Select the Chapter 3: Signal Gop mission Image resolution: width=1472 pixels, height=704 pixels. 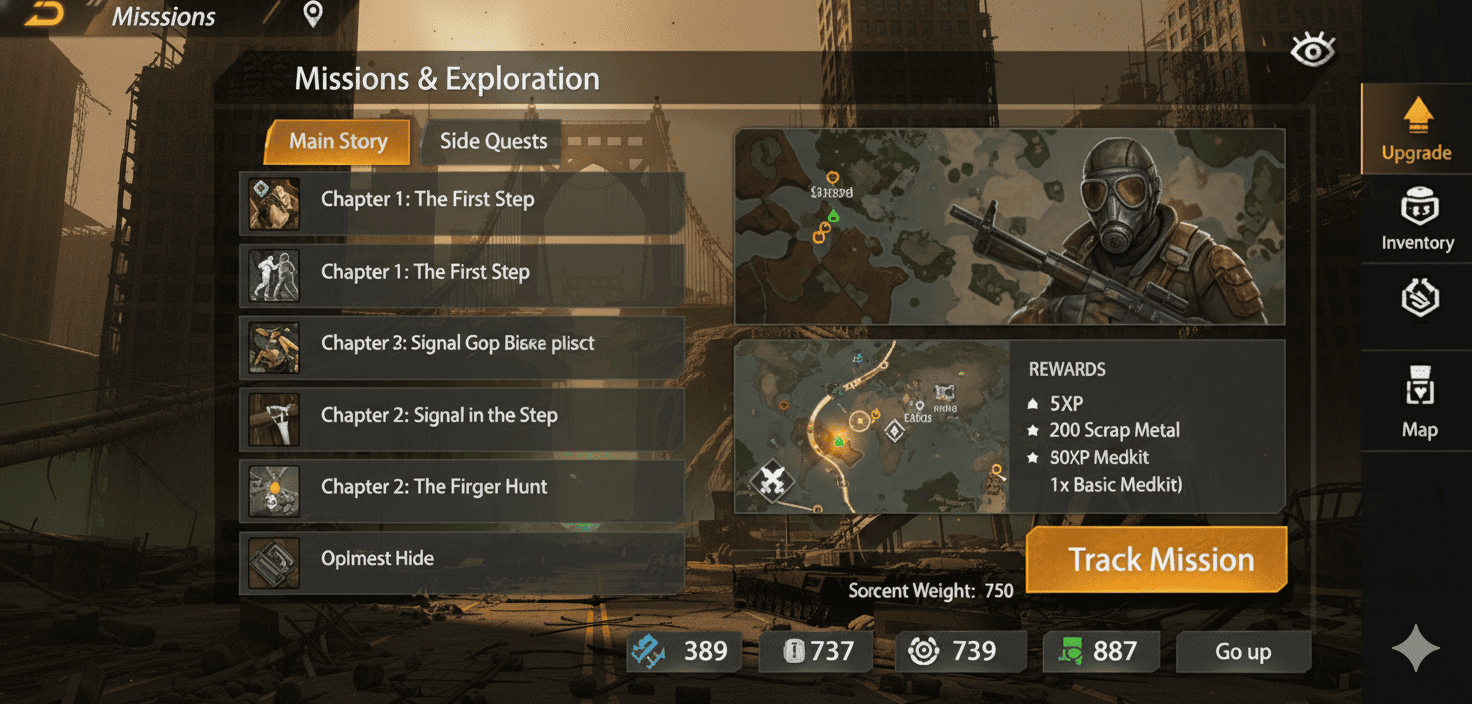click(461, 344)
